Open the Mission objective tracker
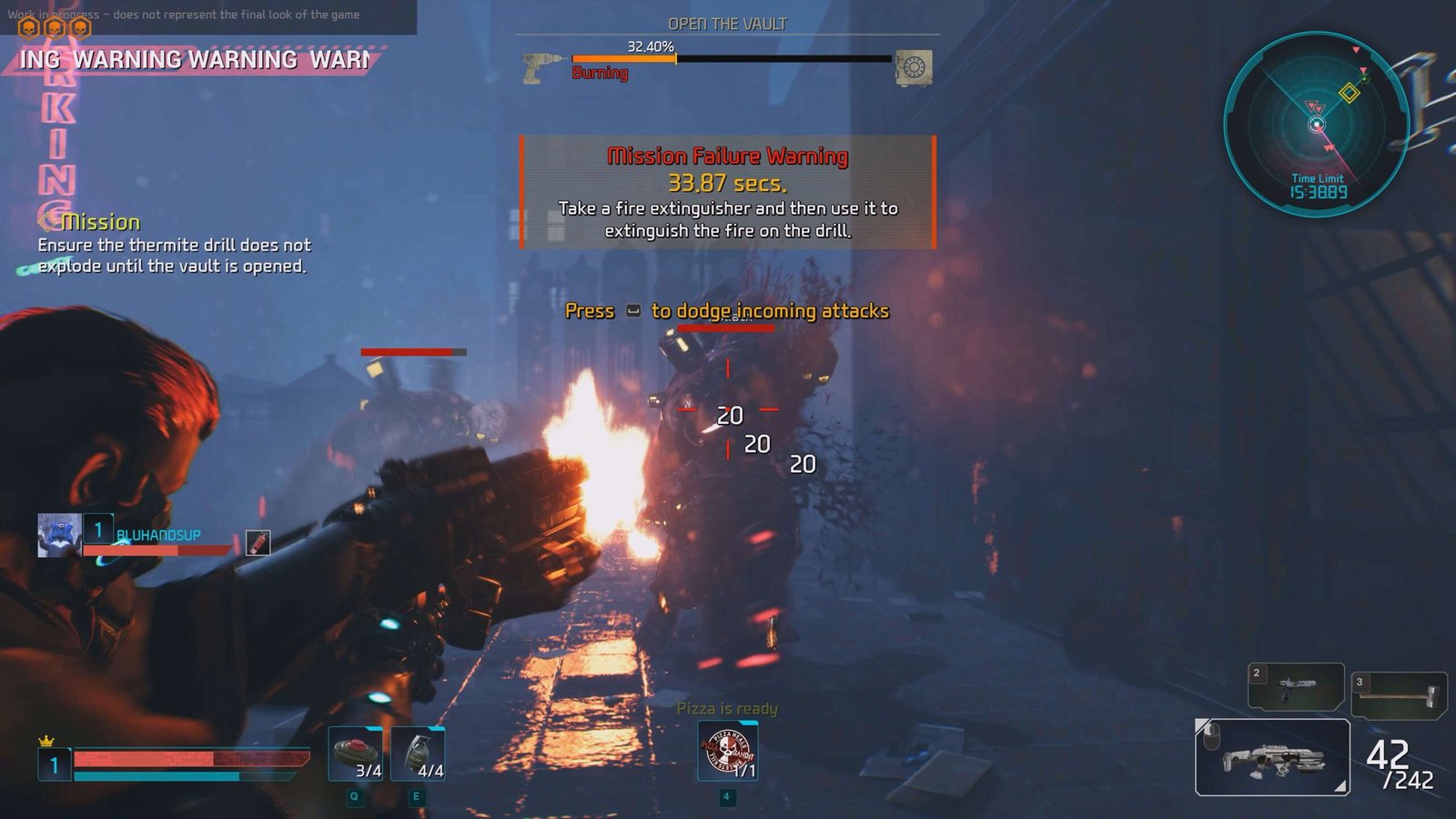The width and height of the screenshot is (1456, 819). (99, 222)
